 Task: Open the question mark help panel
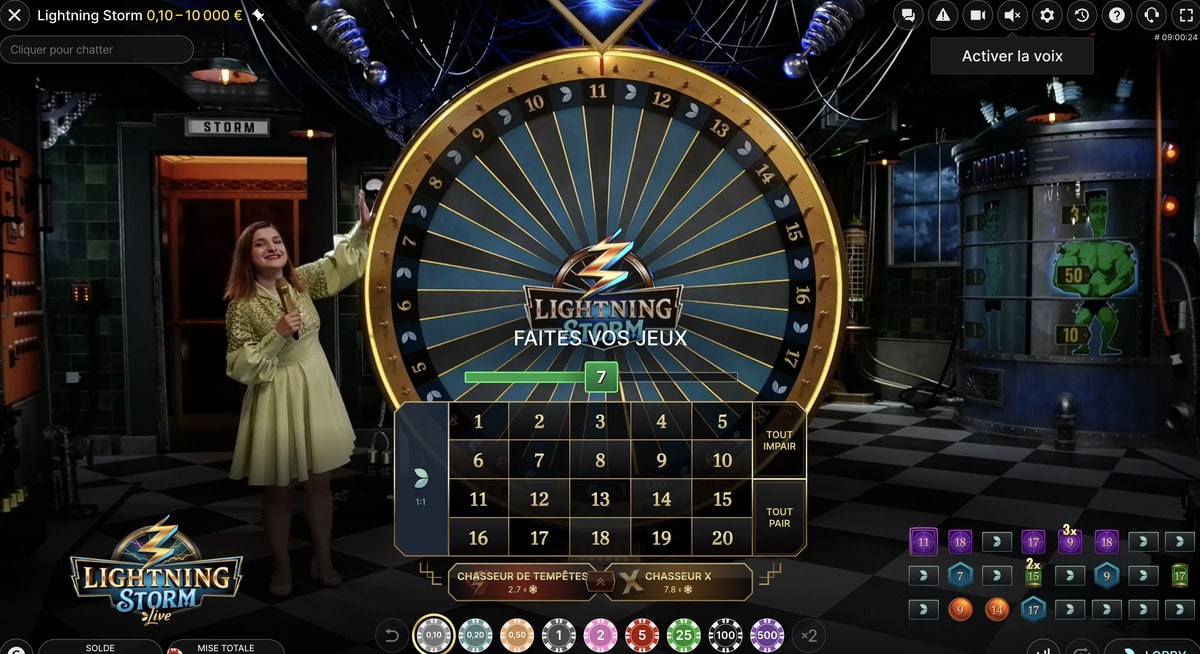1117,15
